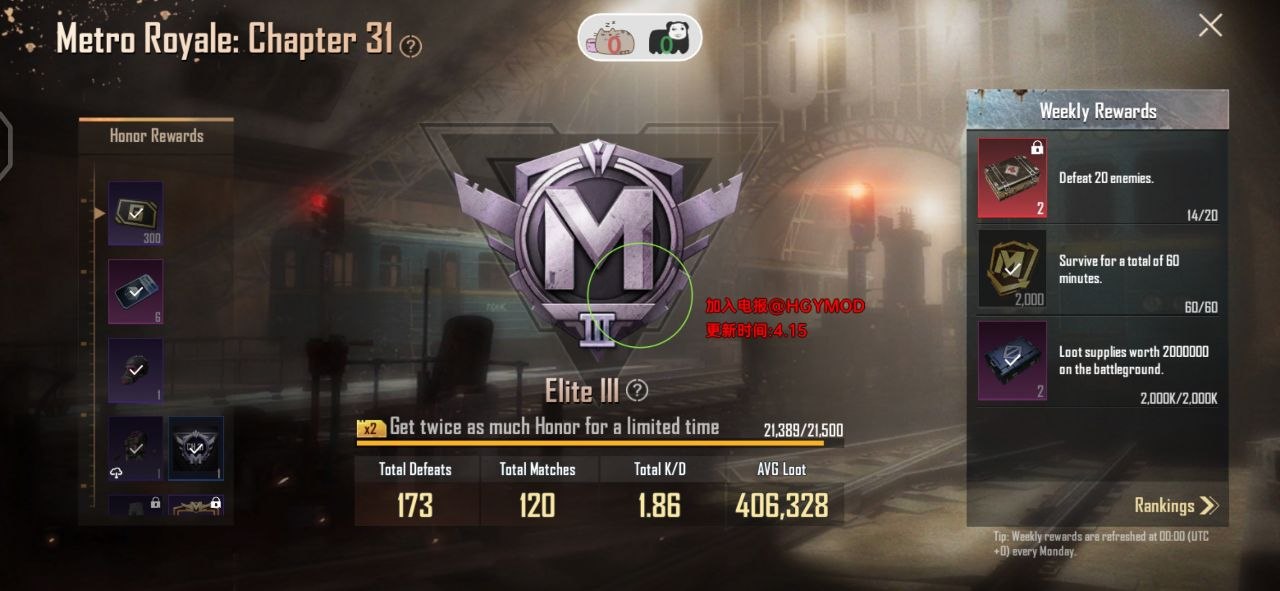Image resolution: width=1280 pixels, height=591 pixels.
Task: Show Elite III rank details help
Action: (x=636, y=390)
